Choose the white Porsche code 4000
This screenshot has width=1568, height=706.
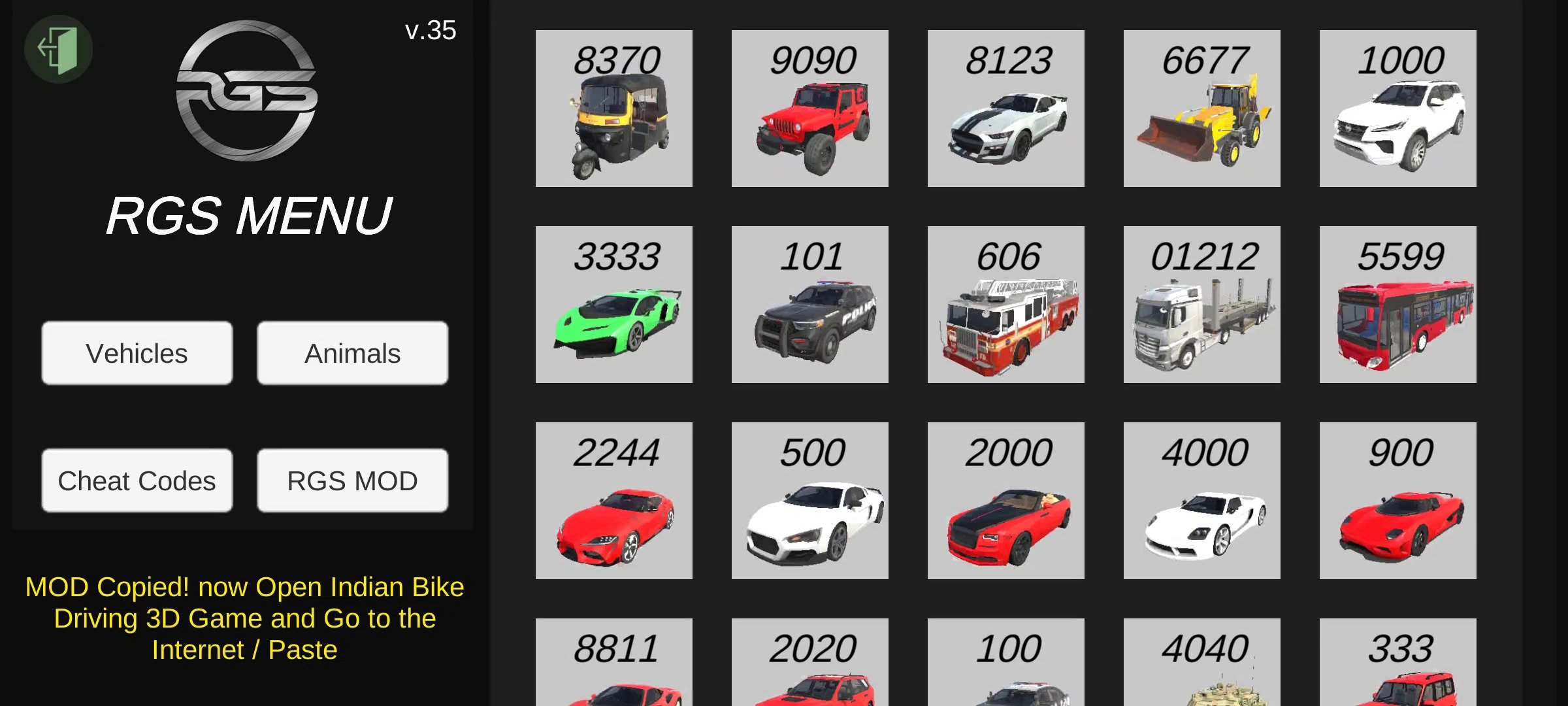[x=1201, y=501]
